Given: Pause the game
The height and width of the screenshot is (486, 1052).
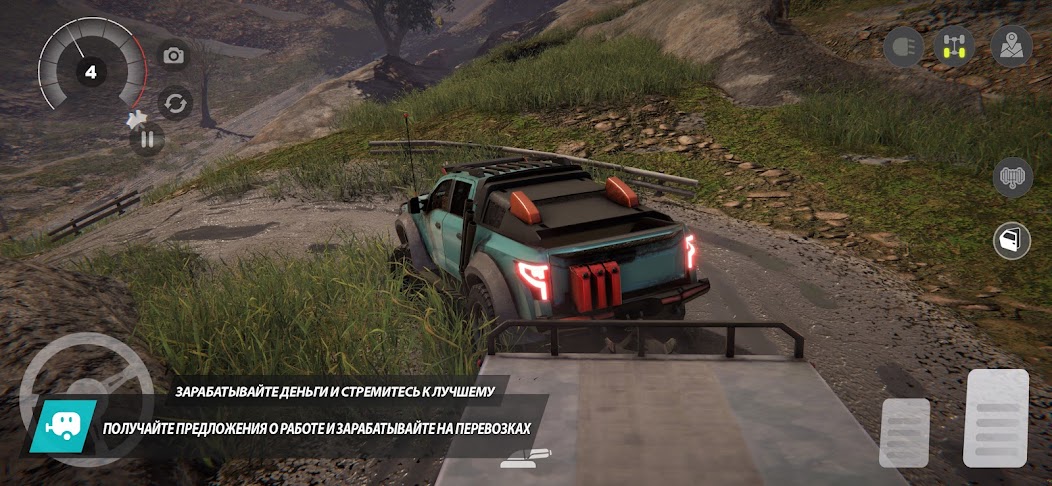Looking at the screenshot, I should (147, 139).
